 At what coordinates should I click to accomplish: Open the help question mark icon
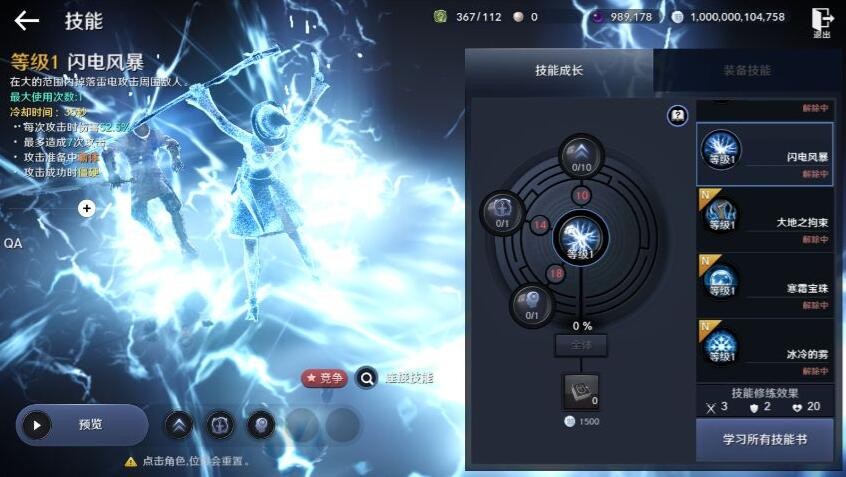click(678, 116)
